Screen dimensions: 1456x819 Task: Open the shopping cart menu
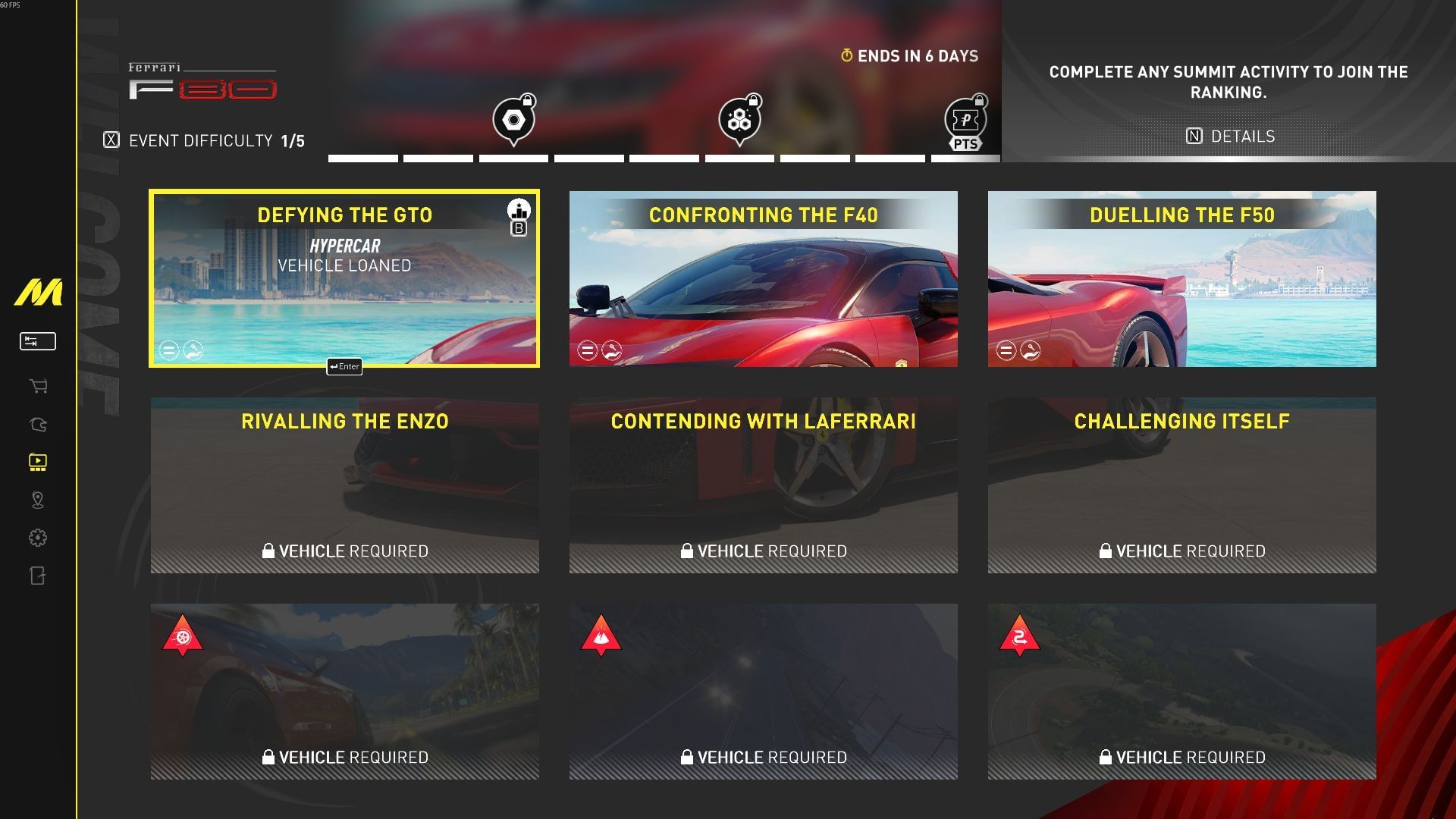coord(38,387)
